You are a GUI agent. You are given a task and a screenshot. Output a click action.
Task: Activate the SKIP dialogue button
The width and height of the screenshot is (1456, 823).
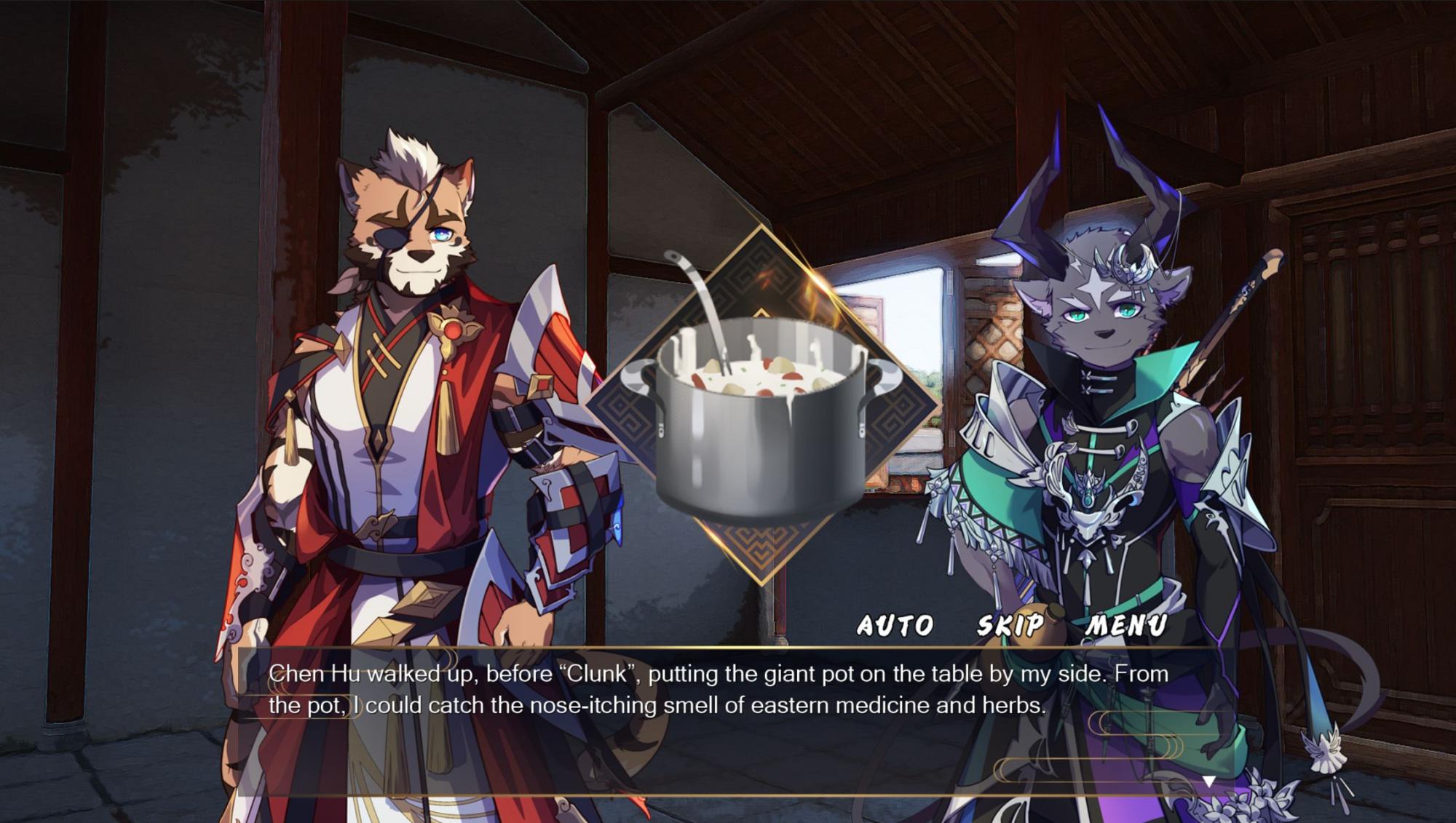(x=1010, y=625)
